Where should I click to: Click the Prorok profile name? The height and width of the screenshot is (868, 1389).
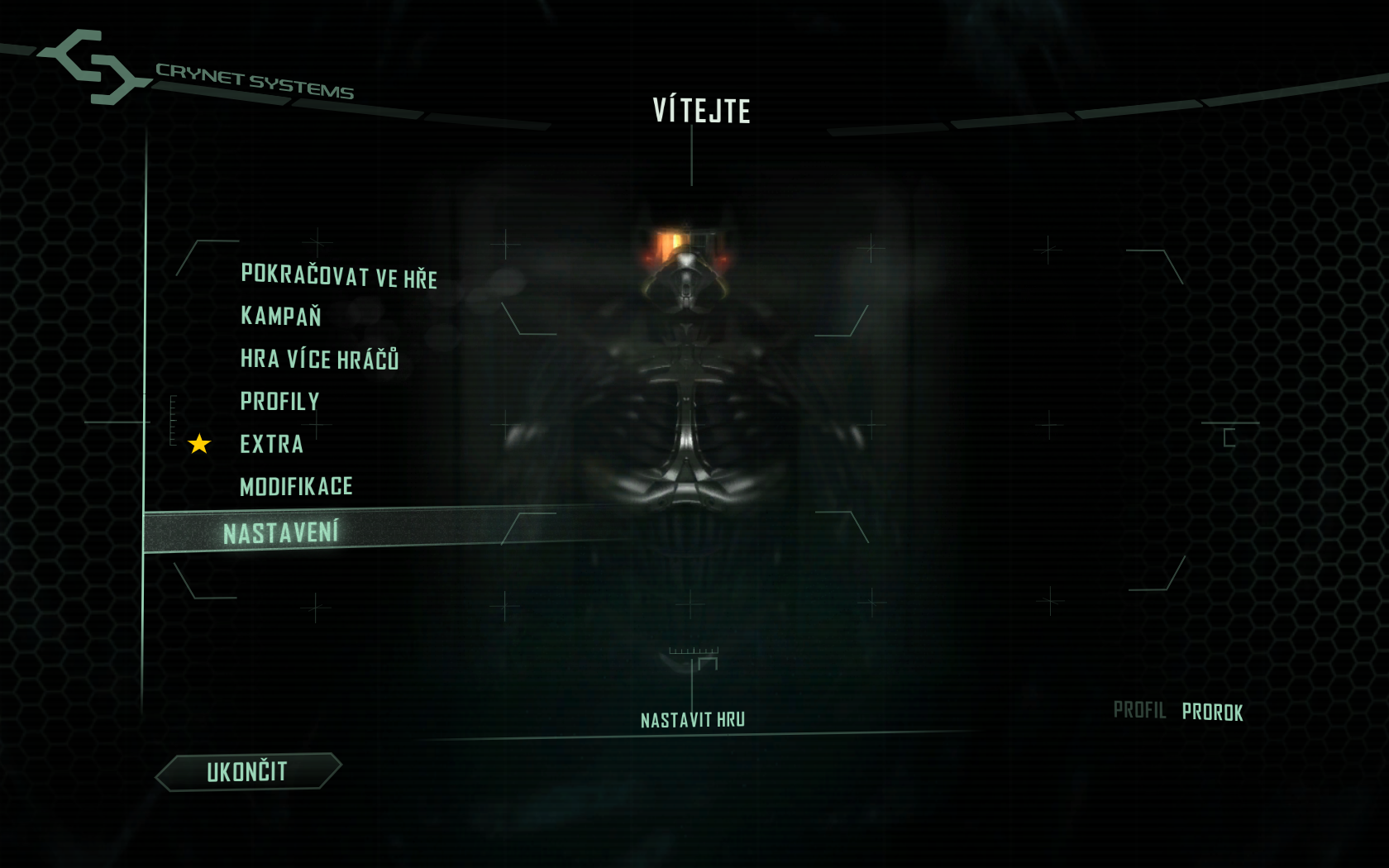point(1212,713)
